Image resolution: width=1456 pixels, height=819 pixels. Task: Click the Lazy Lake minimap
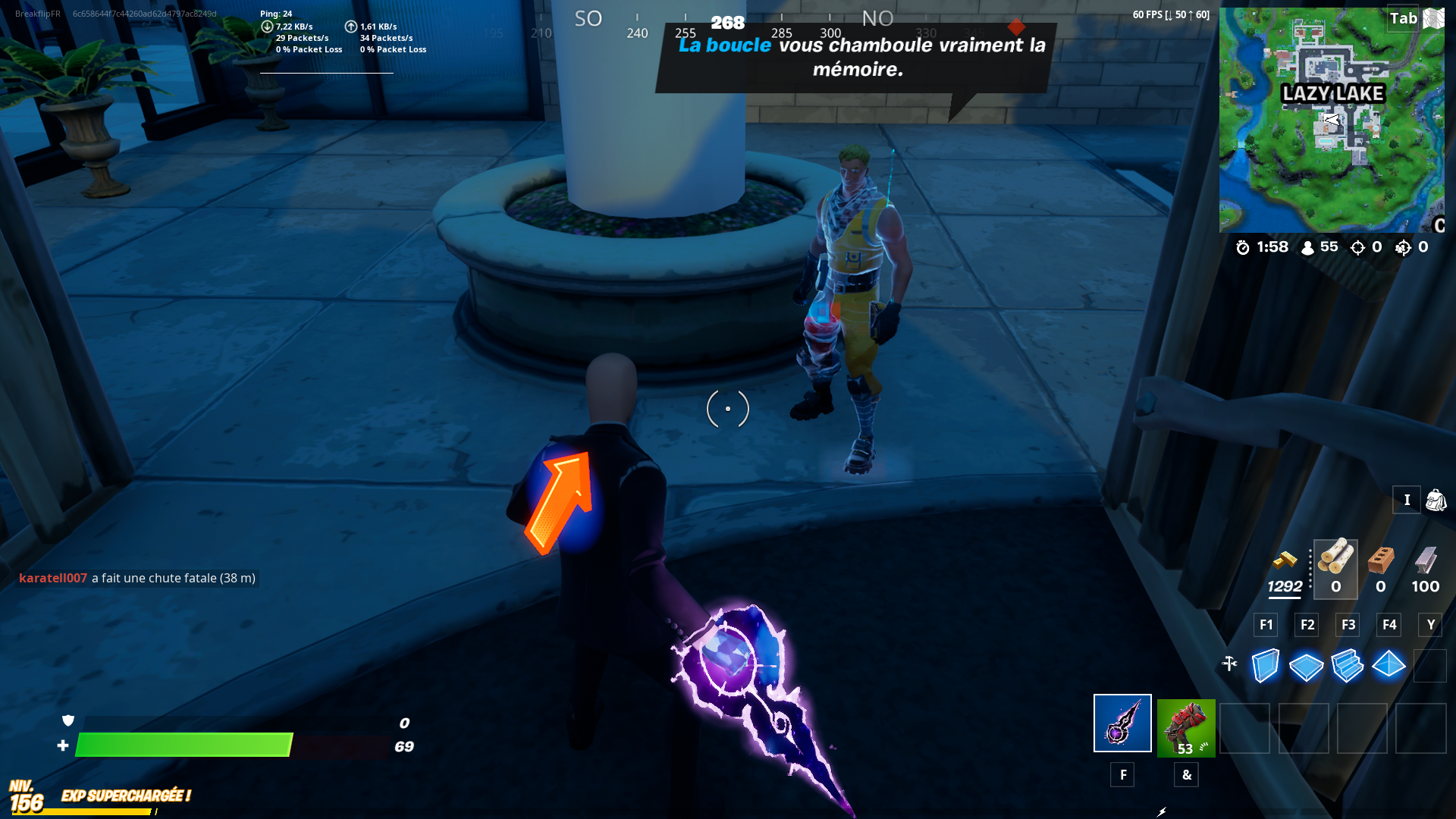click(1332, 118)
